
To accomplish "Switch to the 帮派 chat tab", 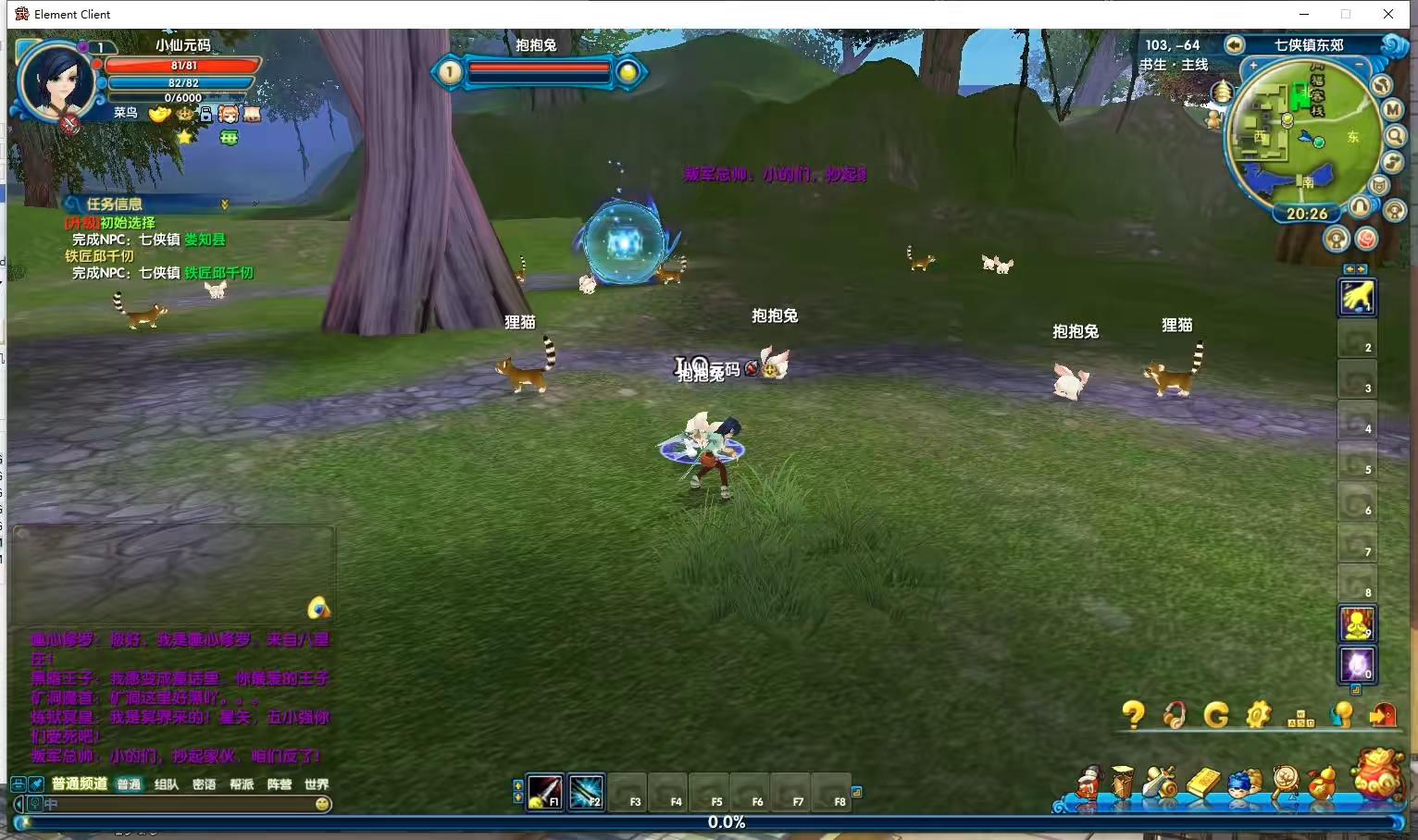I will click(242, 784).
